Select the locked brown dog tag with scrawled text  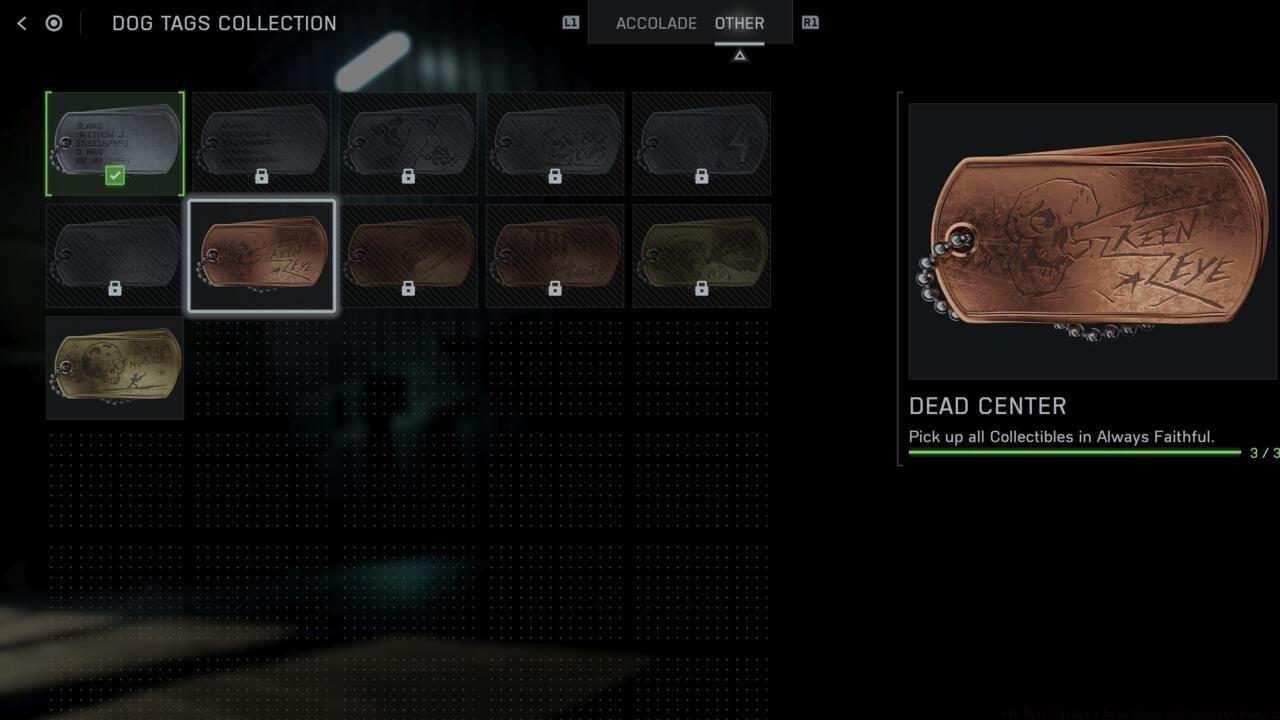(x=554, y=255)
